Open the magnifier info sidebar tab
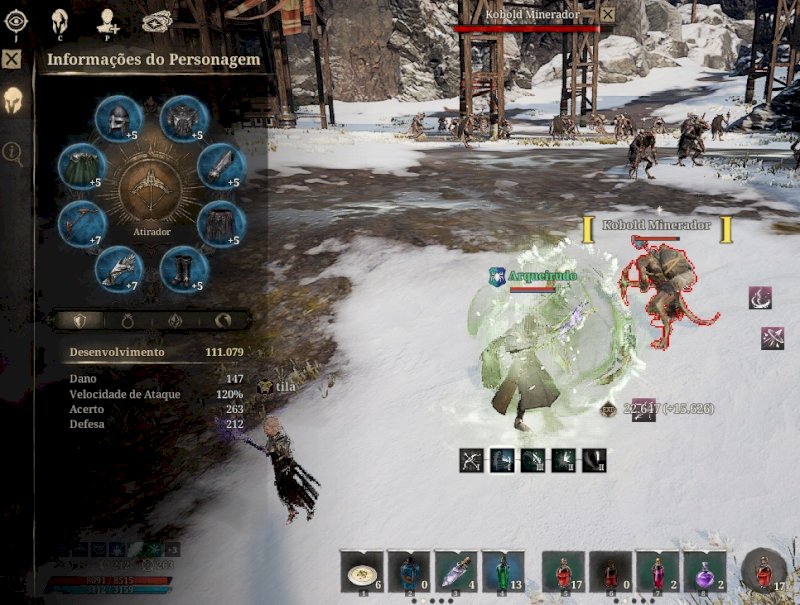The width and height of the screenshot is (800, 605). [x=13, y=152]
